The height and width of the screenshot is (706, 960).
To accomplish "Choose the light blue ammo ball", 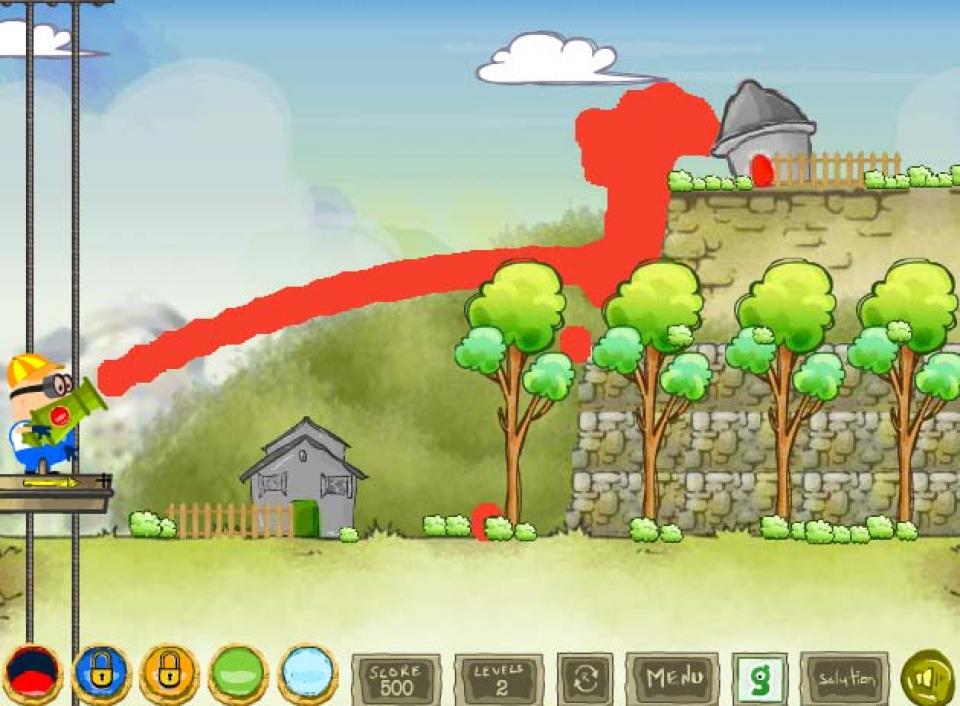I will pyautogui.click(x=307, y=674).
